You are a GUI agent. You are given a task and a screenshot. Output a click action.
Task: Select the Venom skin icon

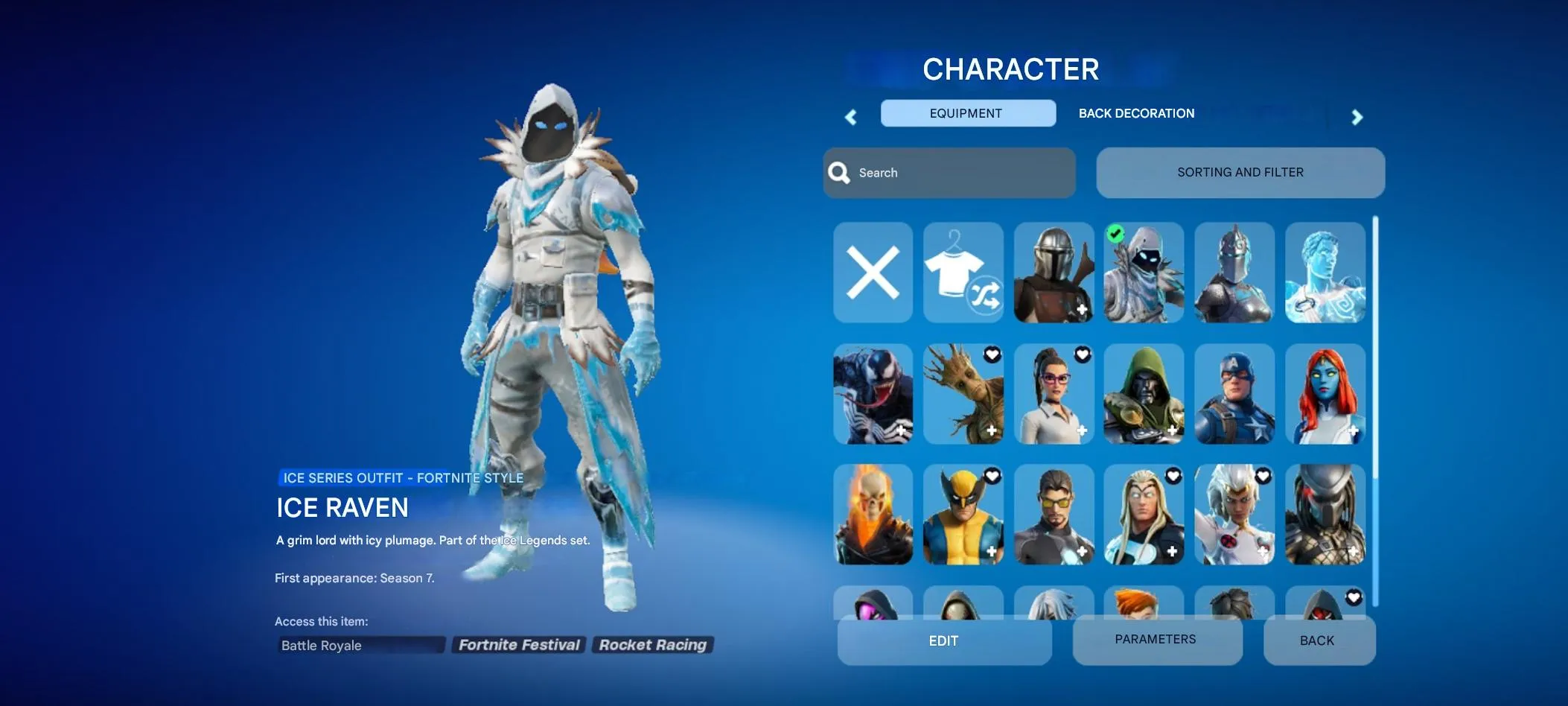[873, 394]
